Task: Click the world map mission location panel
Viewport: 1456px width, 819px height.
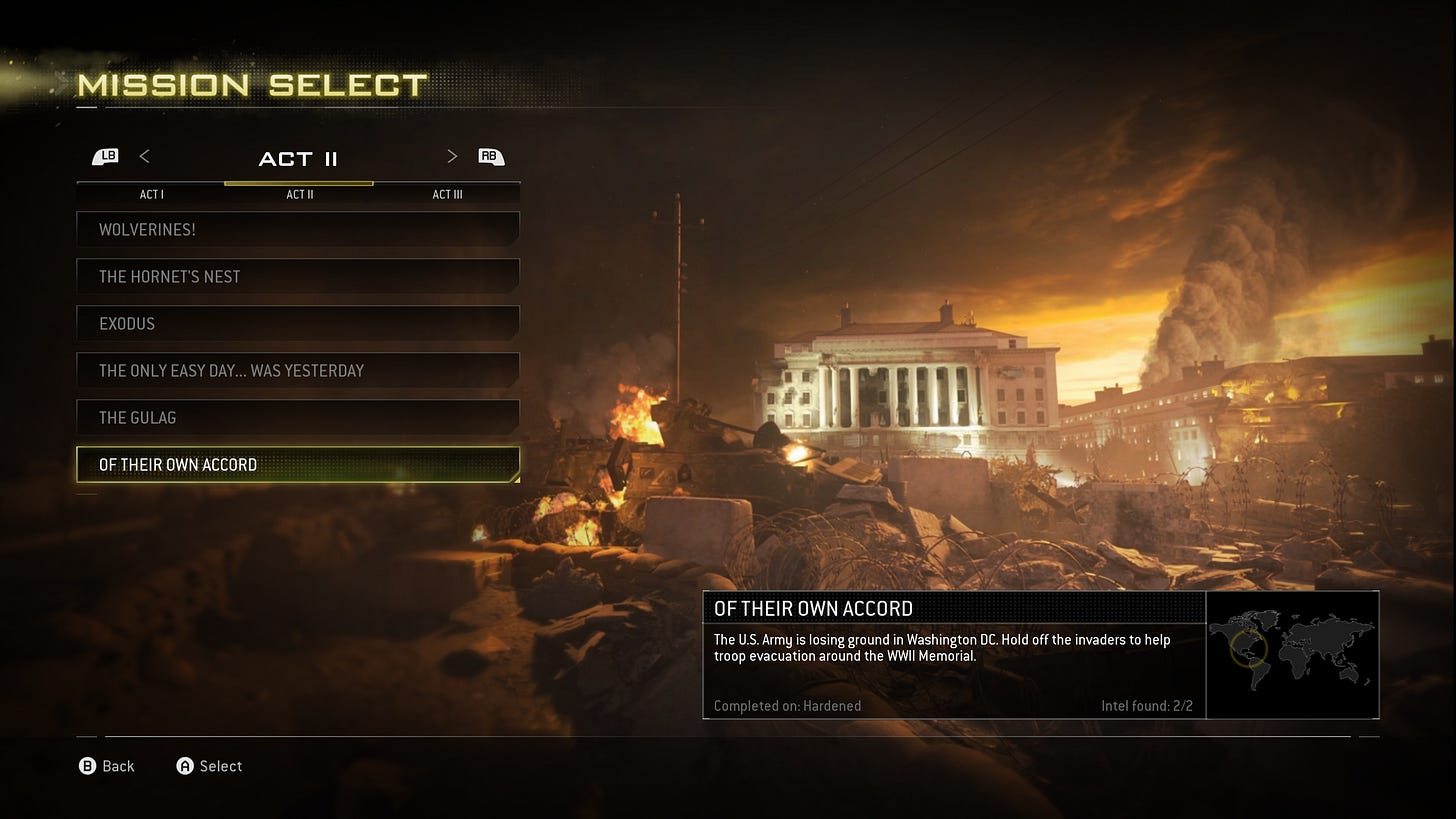Action: (1292, 654)
